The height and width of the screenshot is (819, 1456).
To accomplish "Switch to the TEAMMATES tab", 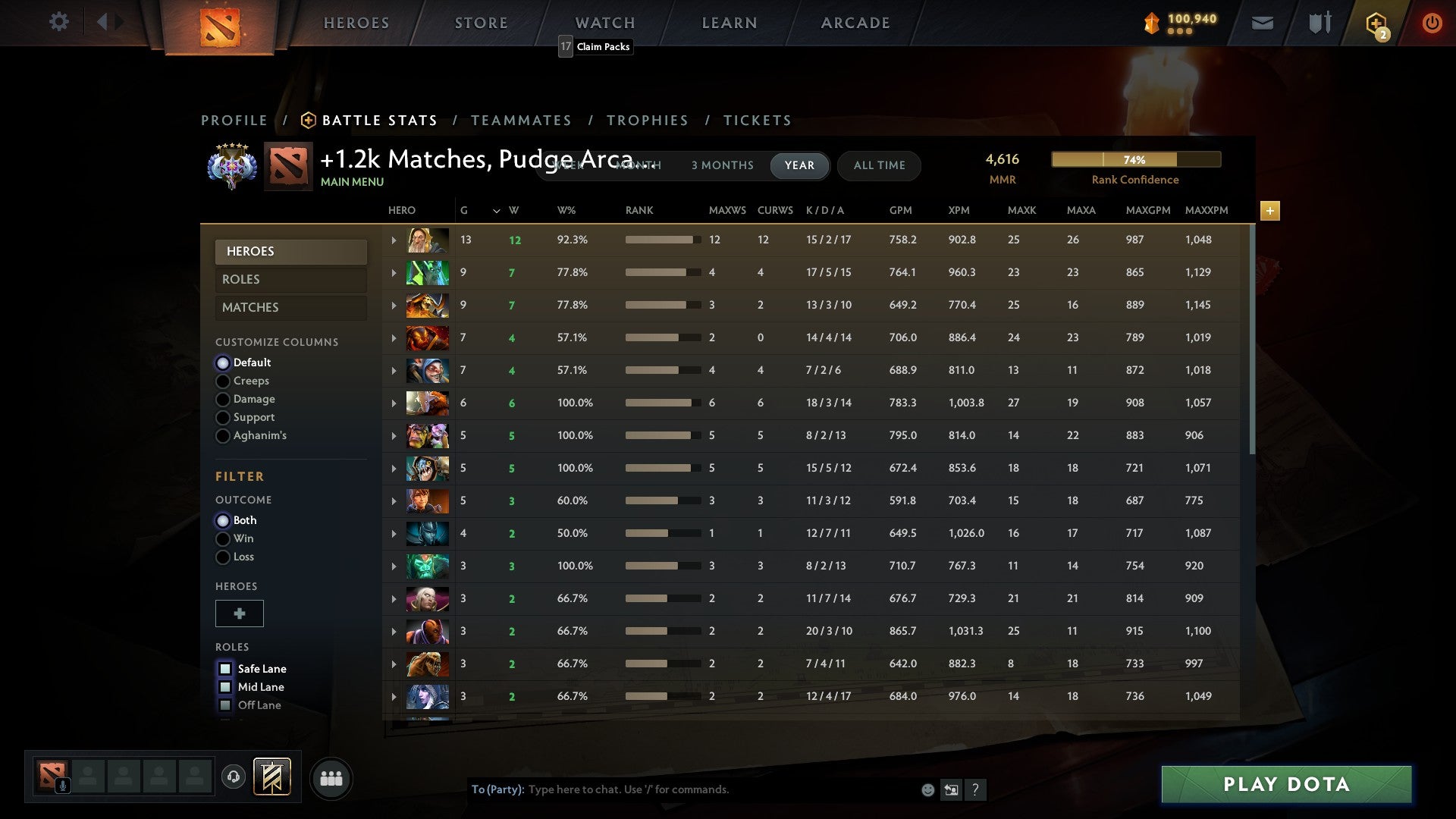I will coord(522,120).
